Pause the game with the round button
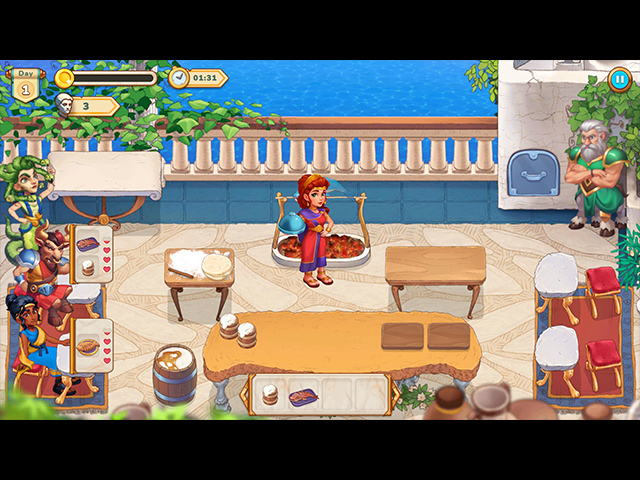Viewport: 640px width, 480px height. click(619, 80)
